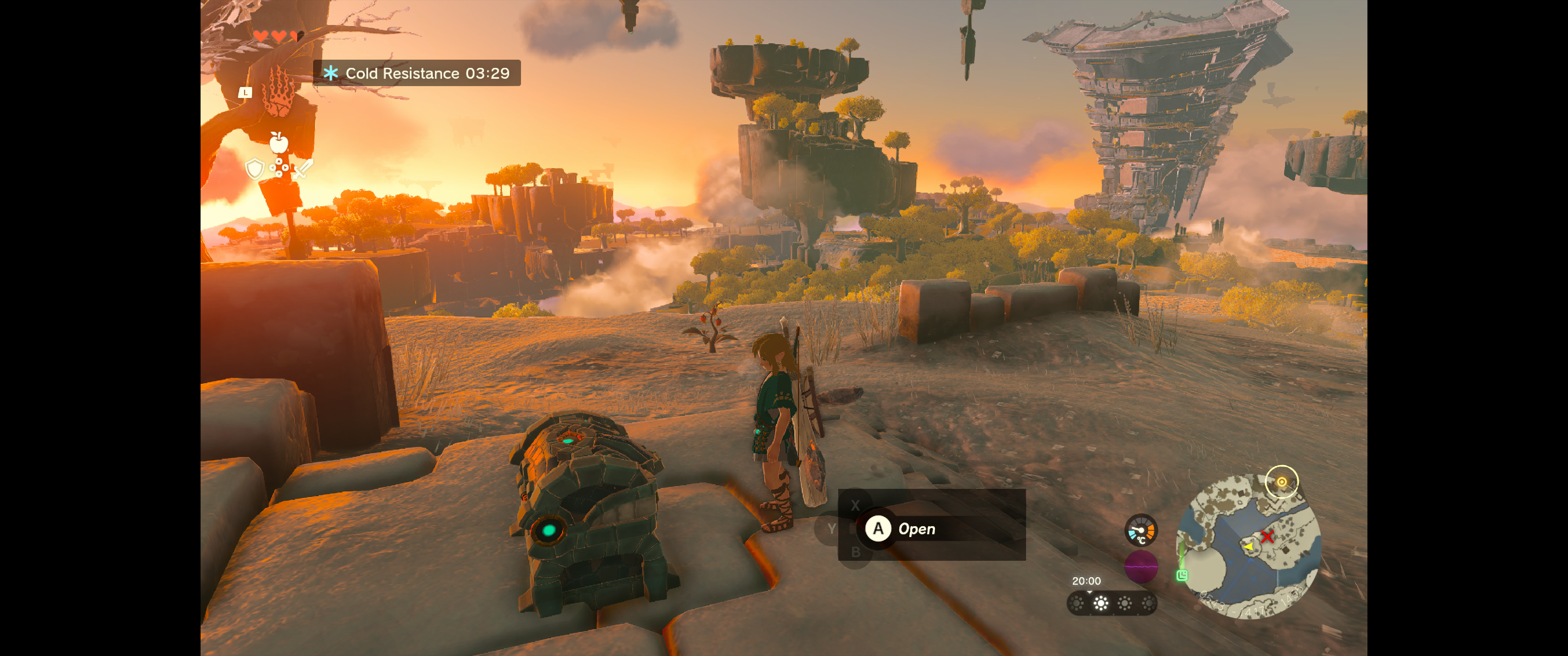The width and height of the screenshot is (1568, 656).
Task: Click the Cold Resistance status effect
Action: [x=417, y=73]
